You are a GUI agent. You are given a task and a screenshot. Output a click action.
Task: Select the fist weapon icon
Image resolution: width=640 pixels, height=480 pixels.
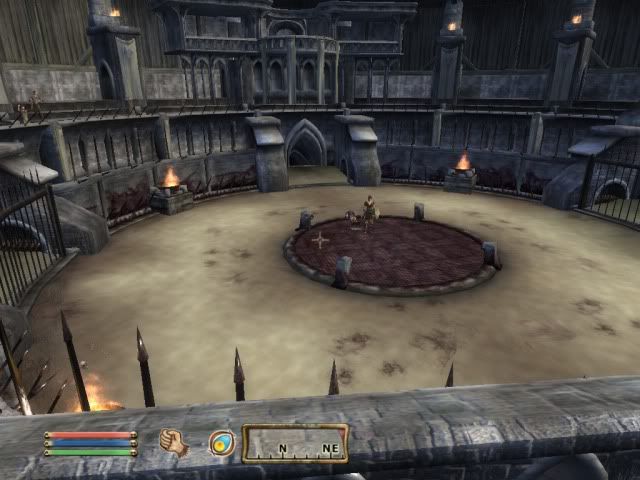point(173,442)
